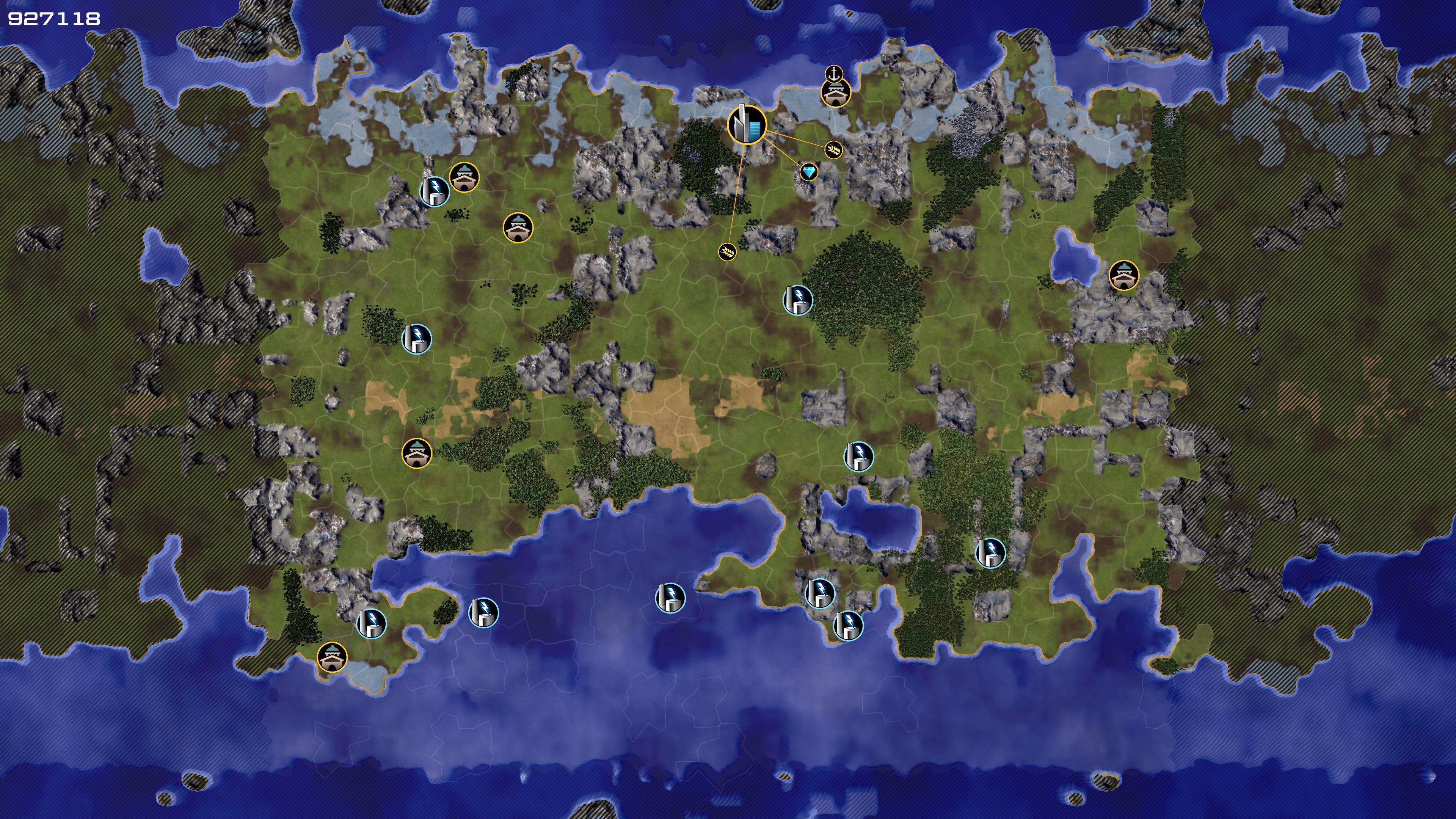
Task: Click the anchor harbor icon
Action: click(x=834, y=74)
